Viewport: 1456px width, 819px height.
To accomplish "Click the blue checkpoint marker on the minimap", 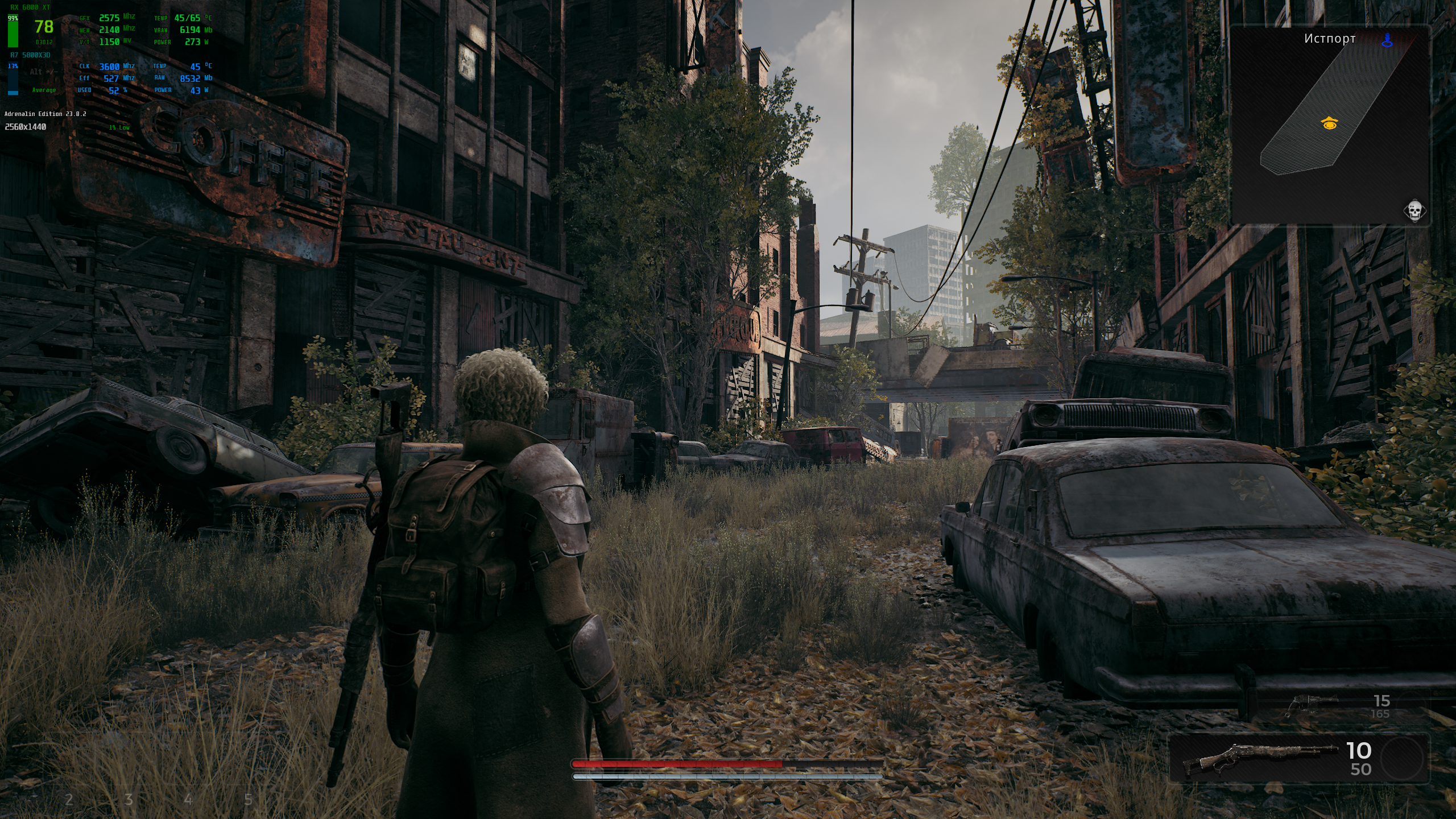I will click(1388, 40).
